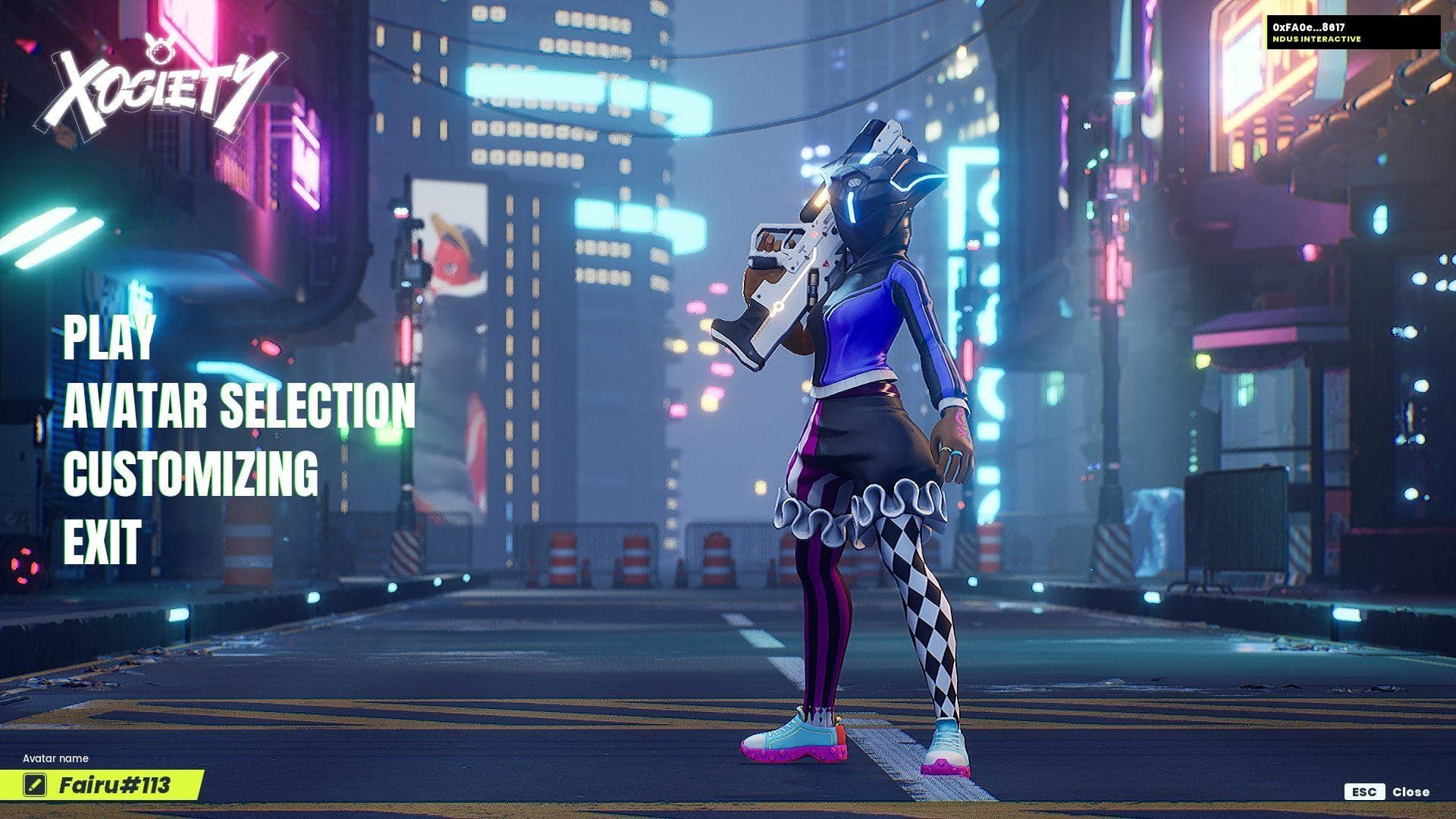Select the Fairu#113 avatar name field

coord(115,785)
